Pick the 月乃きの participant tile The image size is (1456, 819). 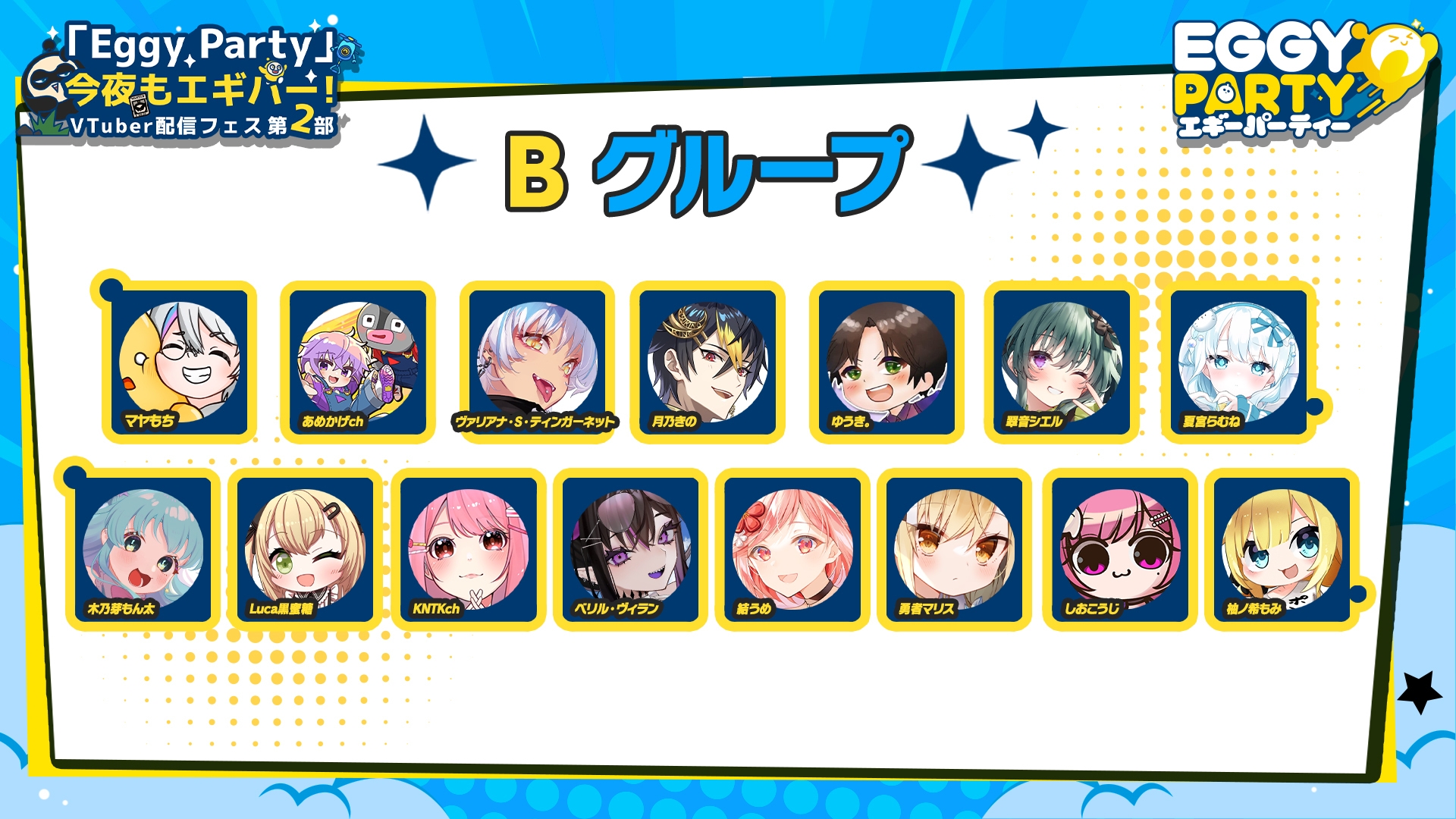pyautogui.click(x=708, y=362)
